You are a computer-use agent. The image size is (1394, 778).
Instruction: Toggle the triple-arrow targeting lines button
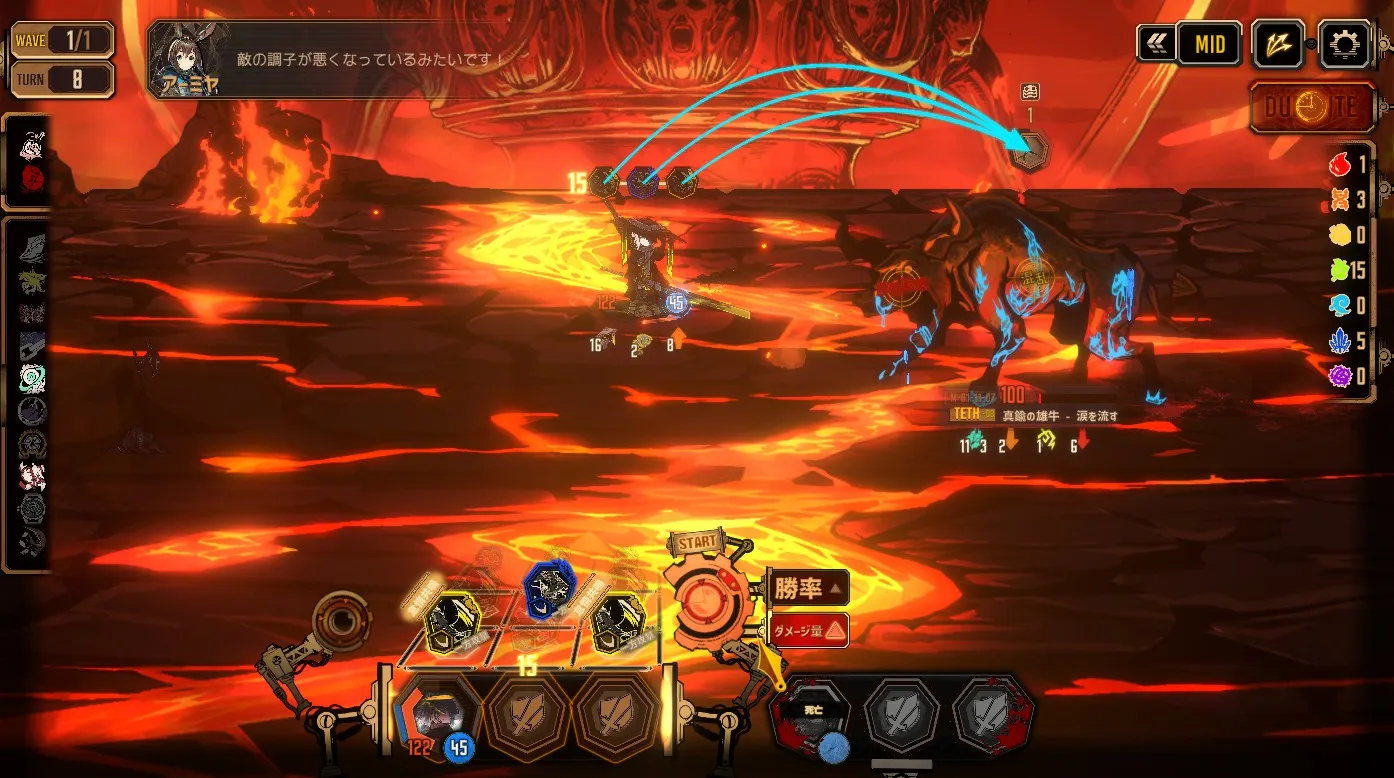pyautogui.click(x=1278, y=45)
